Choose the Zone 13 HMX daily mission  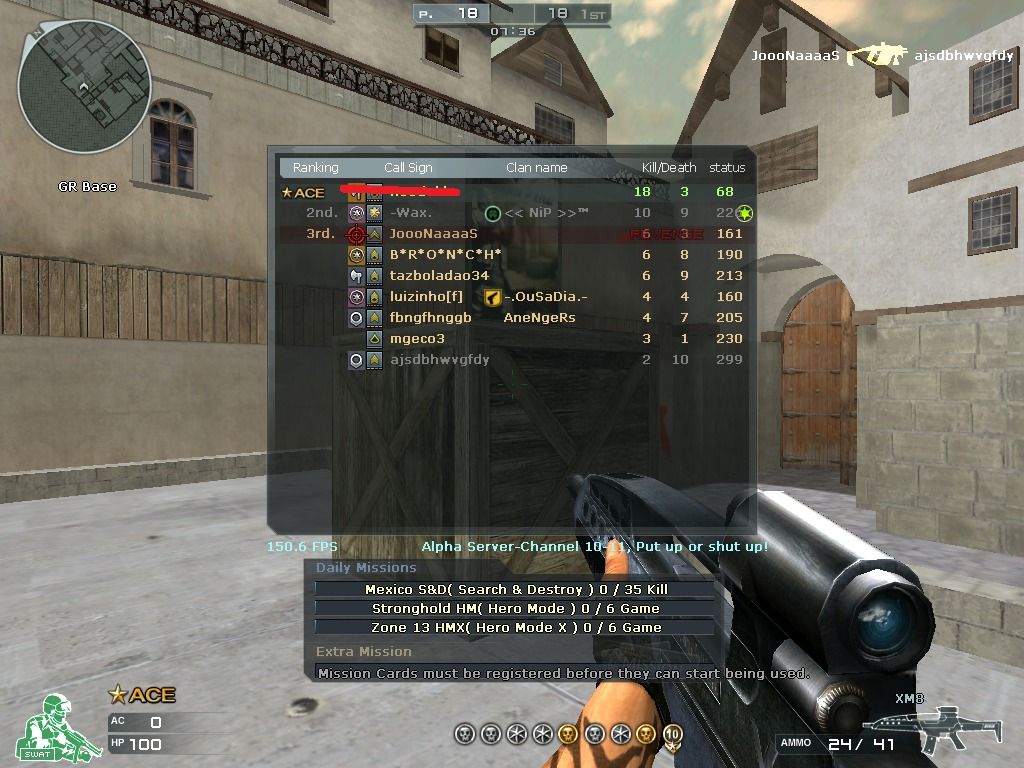tap(514, 628)
